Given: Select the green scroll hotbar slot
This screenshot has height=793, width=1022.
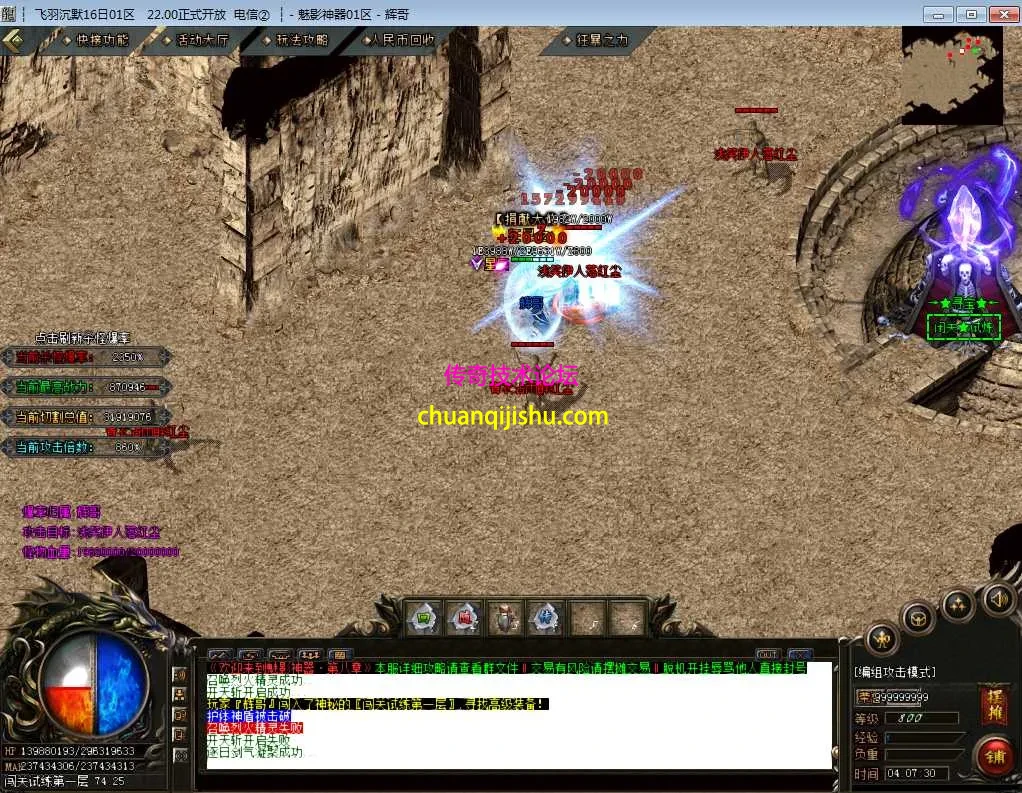Looking at the screenshot, I should coord(422,618).
